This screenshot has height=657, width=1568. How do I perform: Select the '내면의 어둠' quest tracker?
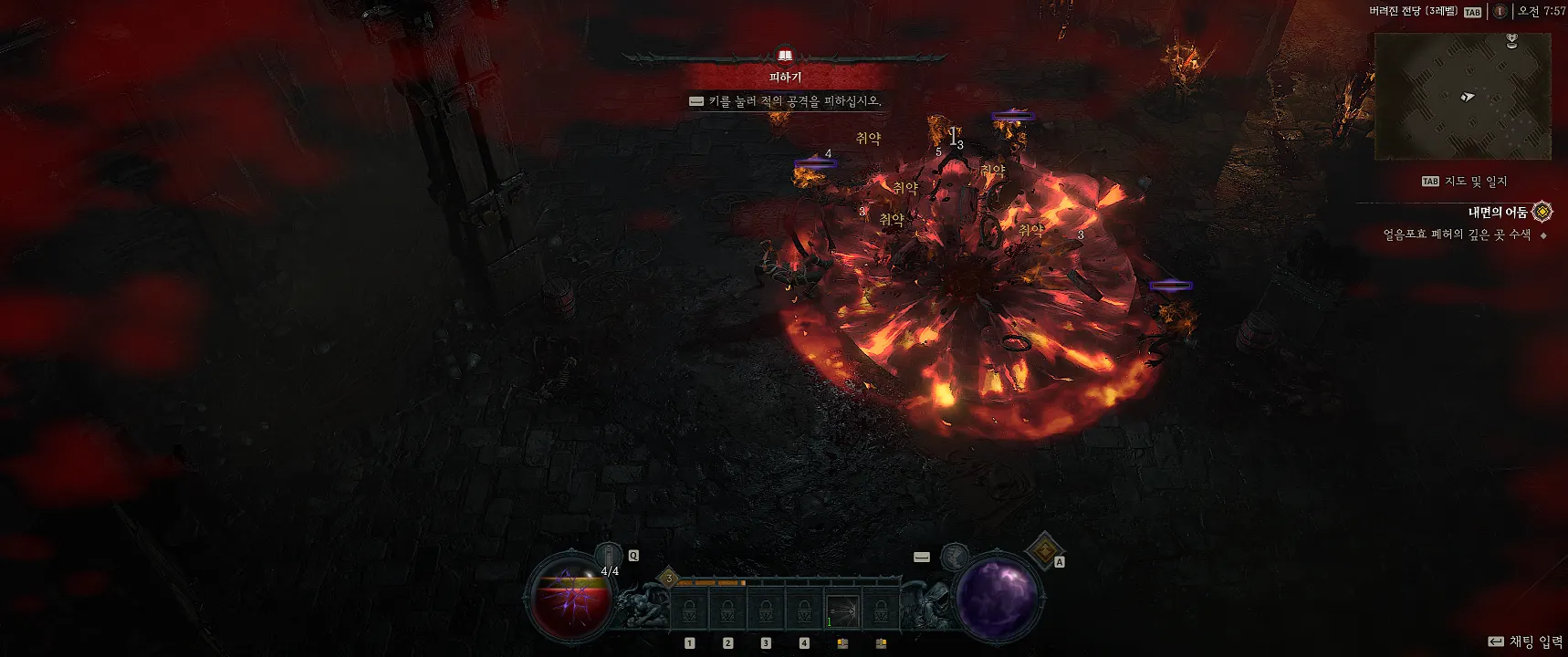pyautogui.click(x=1497, y=213)
